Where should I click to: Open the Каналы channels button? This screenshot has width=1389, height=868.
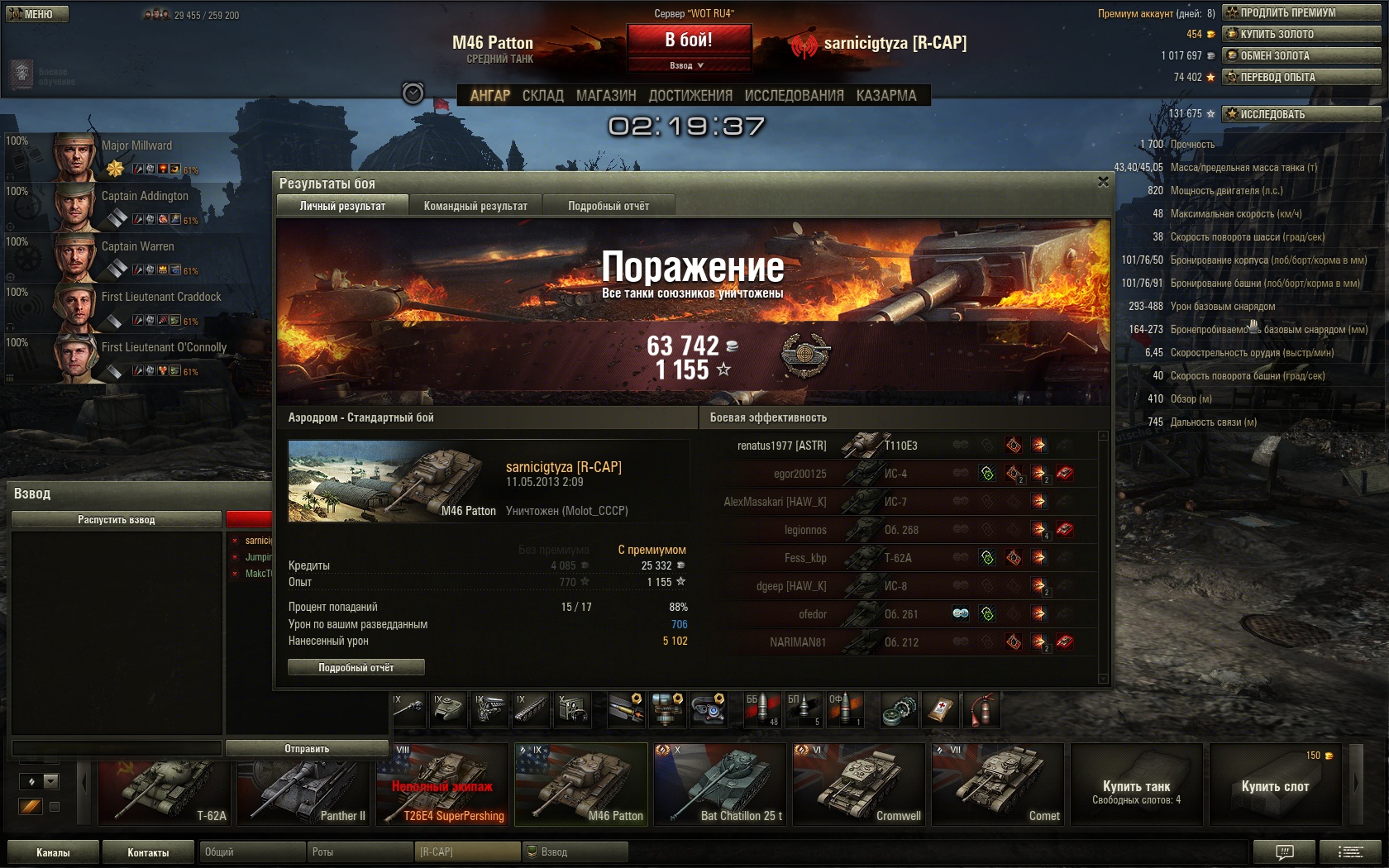pyautogui.click(x=53, y=851)
